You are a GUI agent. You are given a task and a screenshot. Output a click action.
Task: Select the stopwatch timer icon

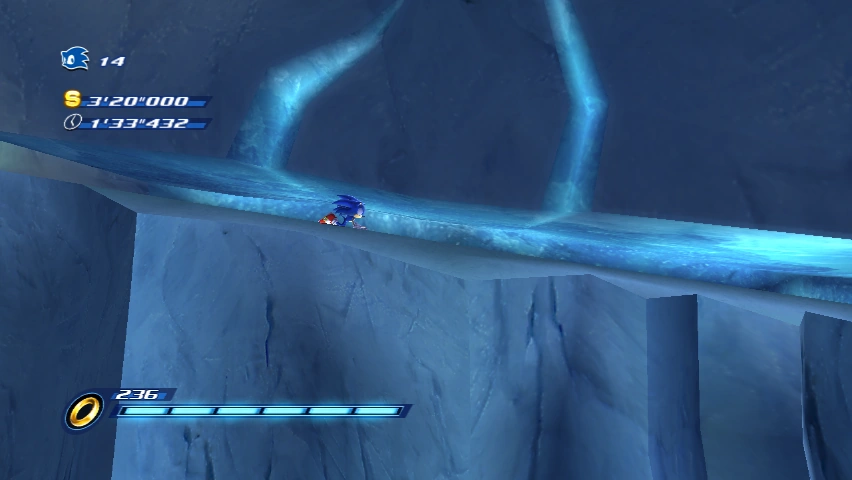(72, 122)
